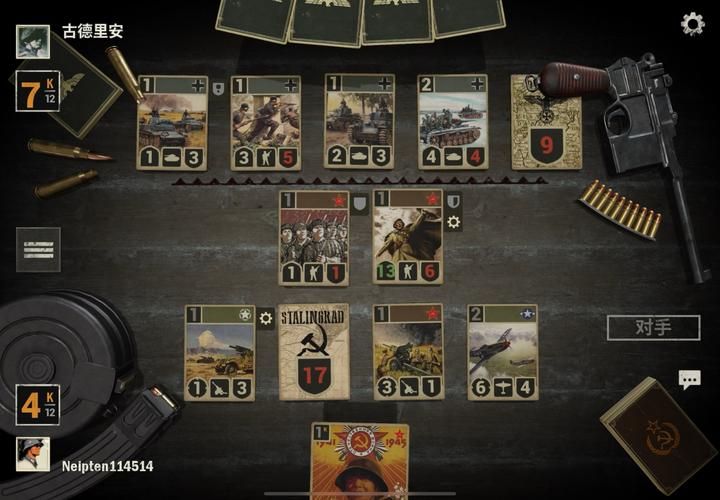The width and height of the screenshot is (720, 500).
Task: Target the enemy 4/4 tank card
Action: [453, 122]
